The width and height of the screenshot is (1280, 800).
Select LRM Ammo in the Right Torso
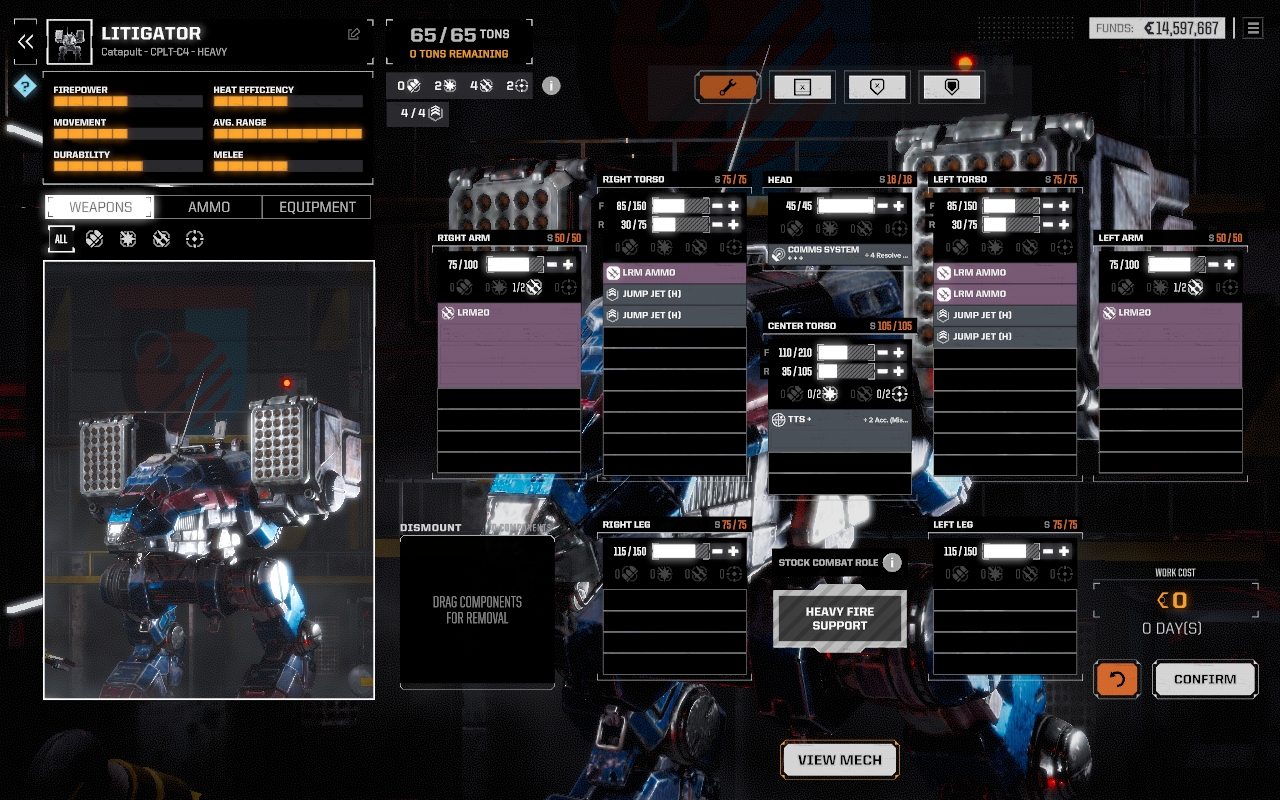(x=674, y=273)
